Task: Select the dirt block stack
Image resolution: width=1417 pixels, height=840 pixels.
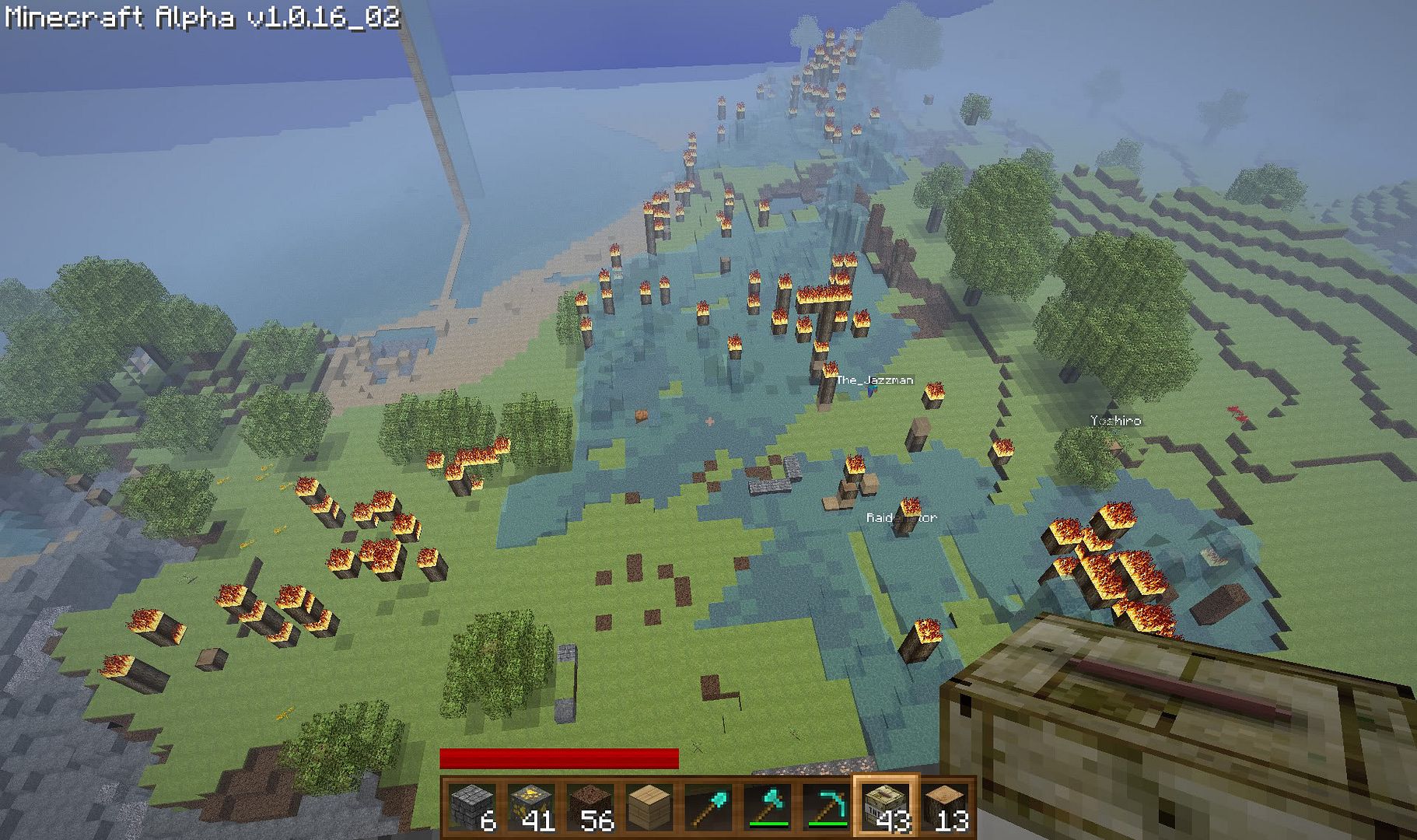Action: click(x=590, y=807)
